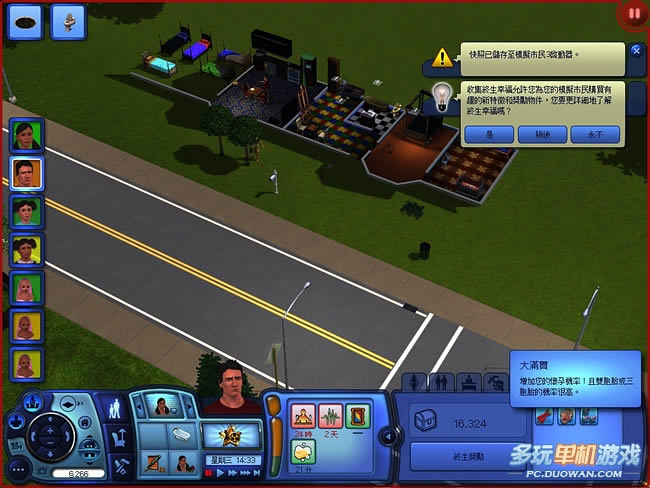Image resolution: width=650 pixels, height=488 pixels.
Task: Switch to the relationships panel tab
Action: [x=440, y=382]
